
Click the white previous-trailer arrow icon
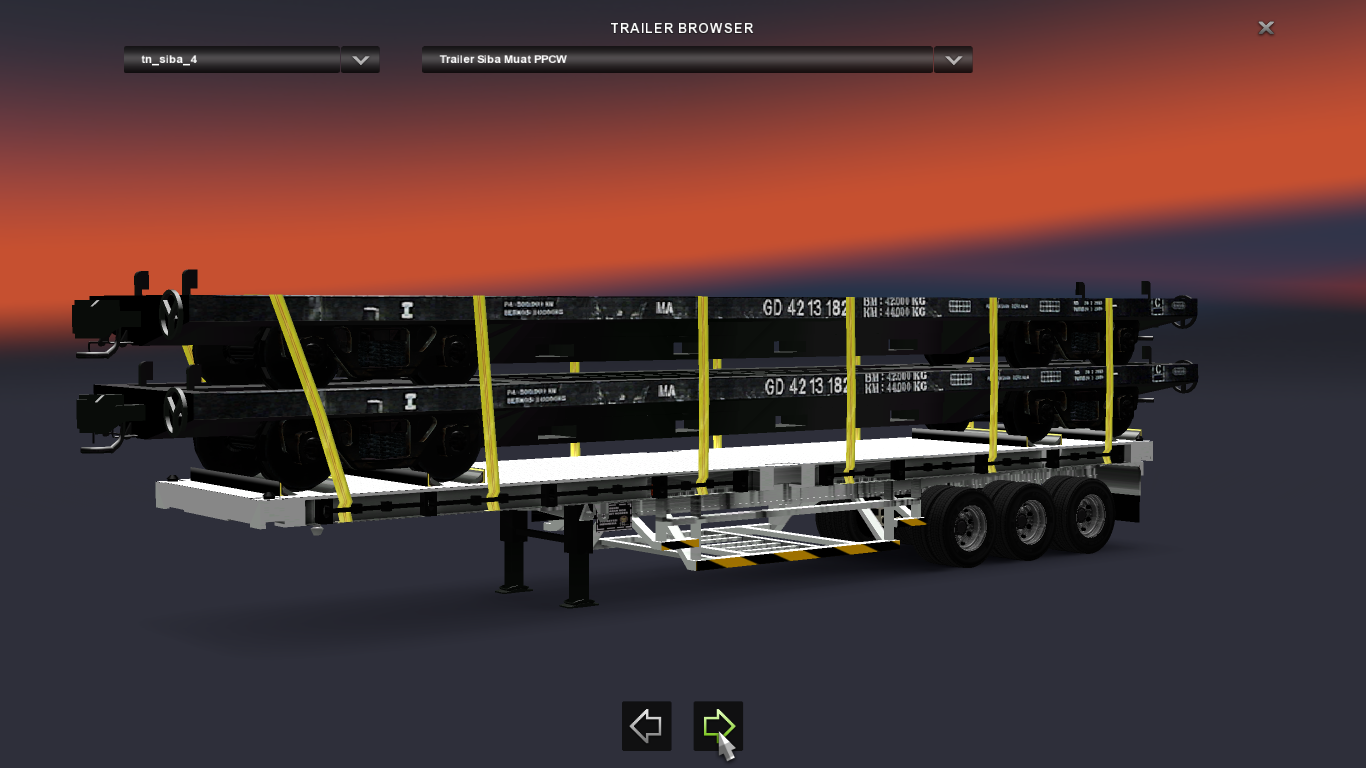[x=646, y=726]
